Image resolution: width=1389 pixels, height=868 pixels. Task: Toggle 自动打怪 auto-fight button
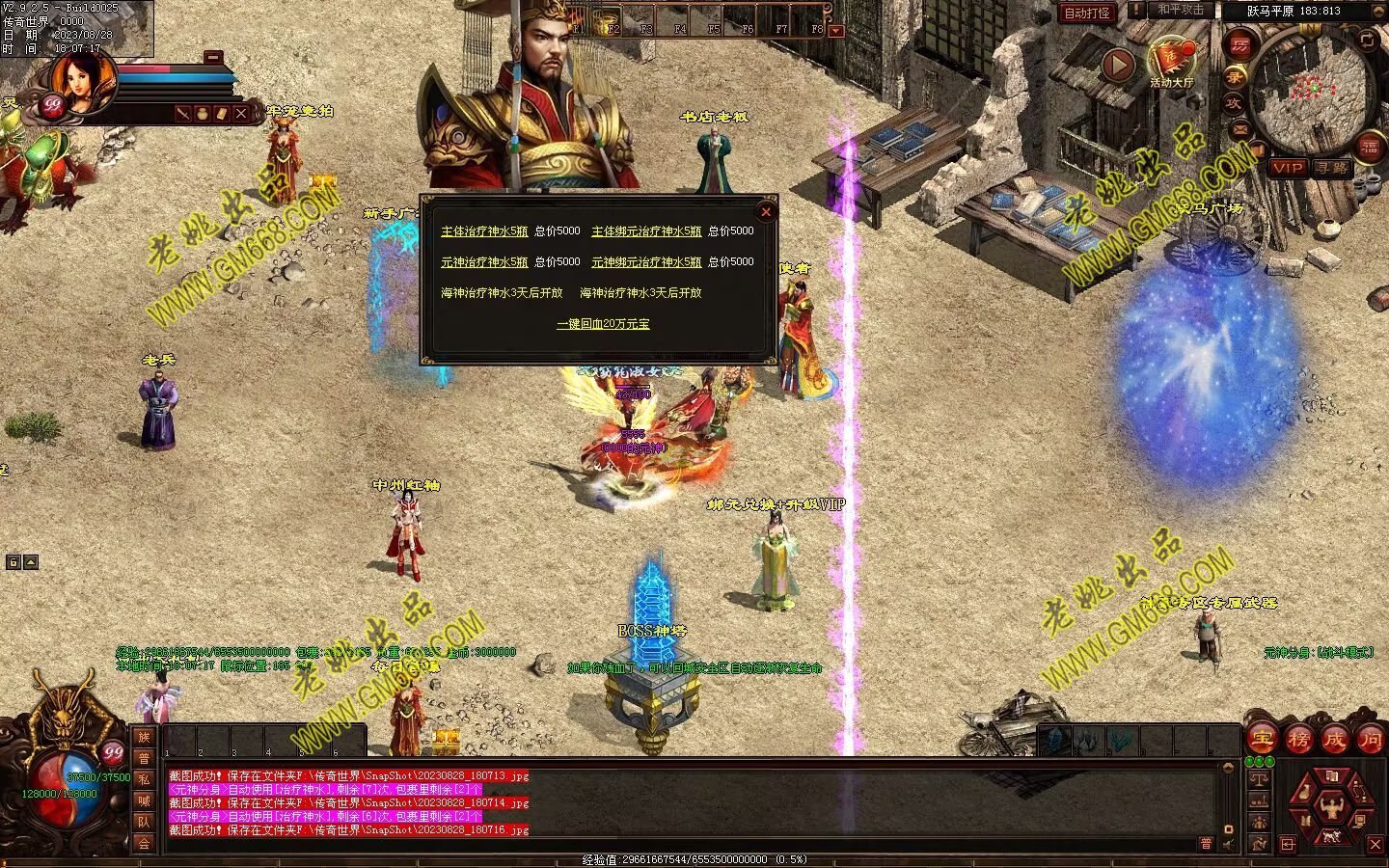point(1087,13)
